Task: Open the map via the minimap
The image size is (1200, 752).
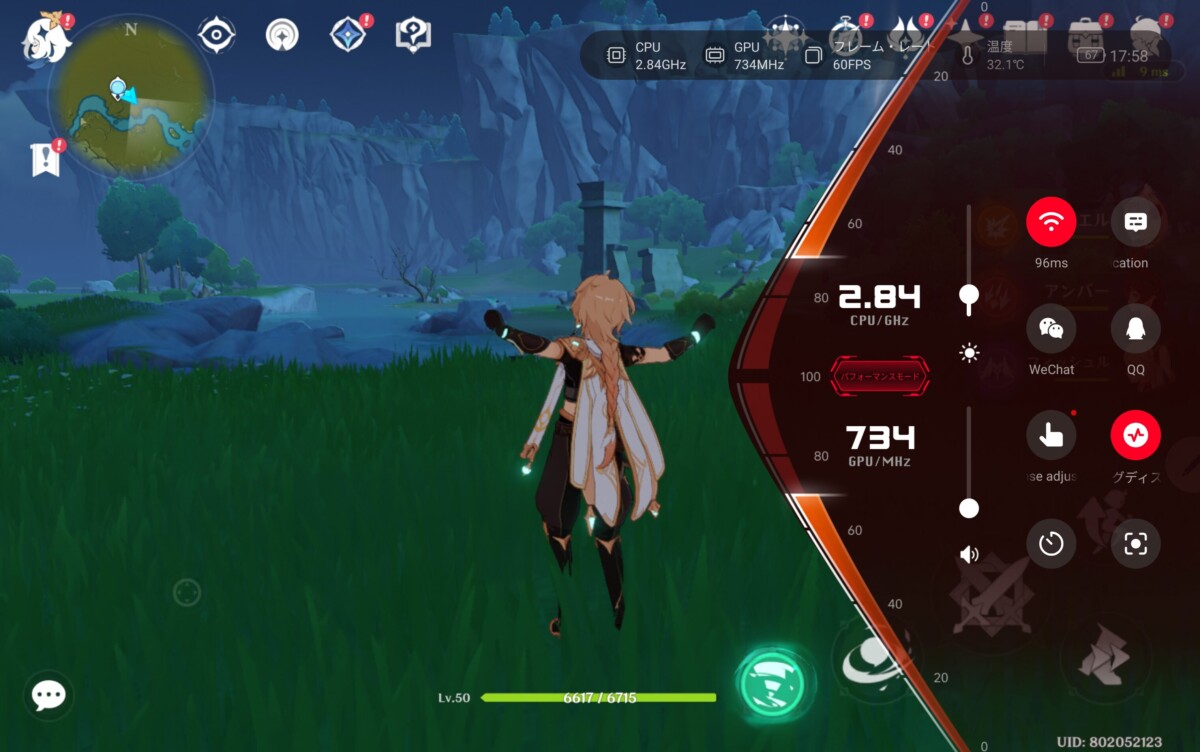Action: [131, 96]
